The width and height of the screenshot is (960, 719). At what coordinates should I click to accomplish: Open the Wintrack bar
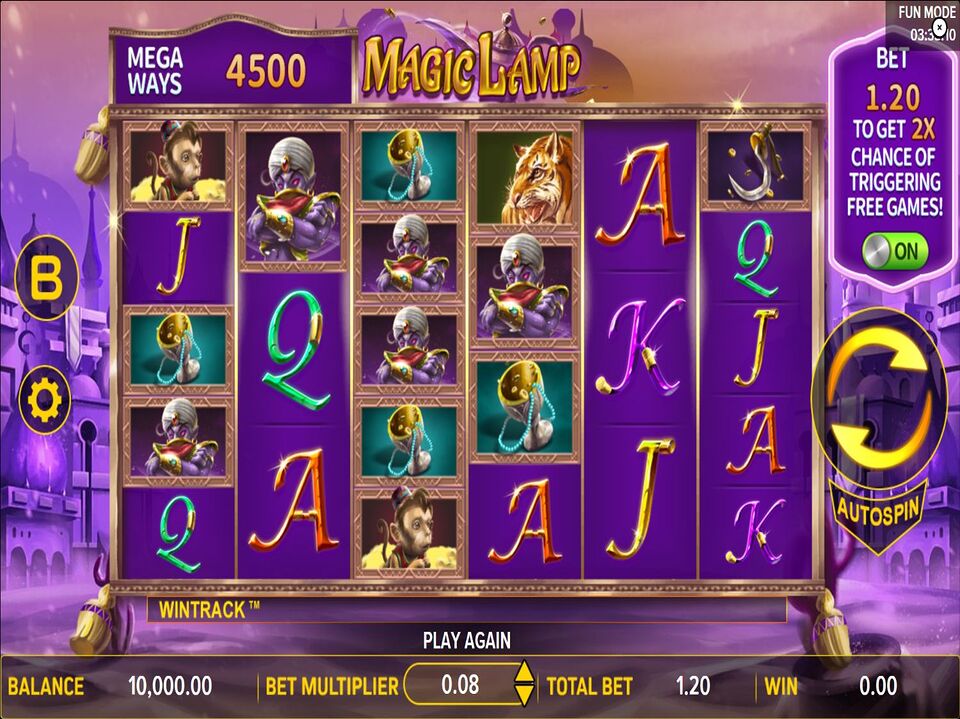[466, 610]
